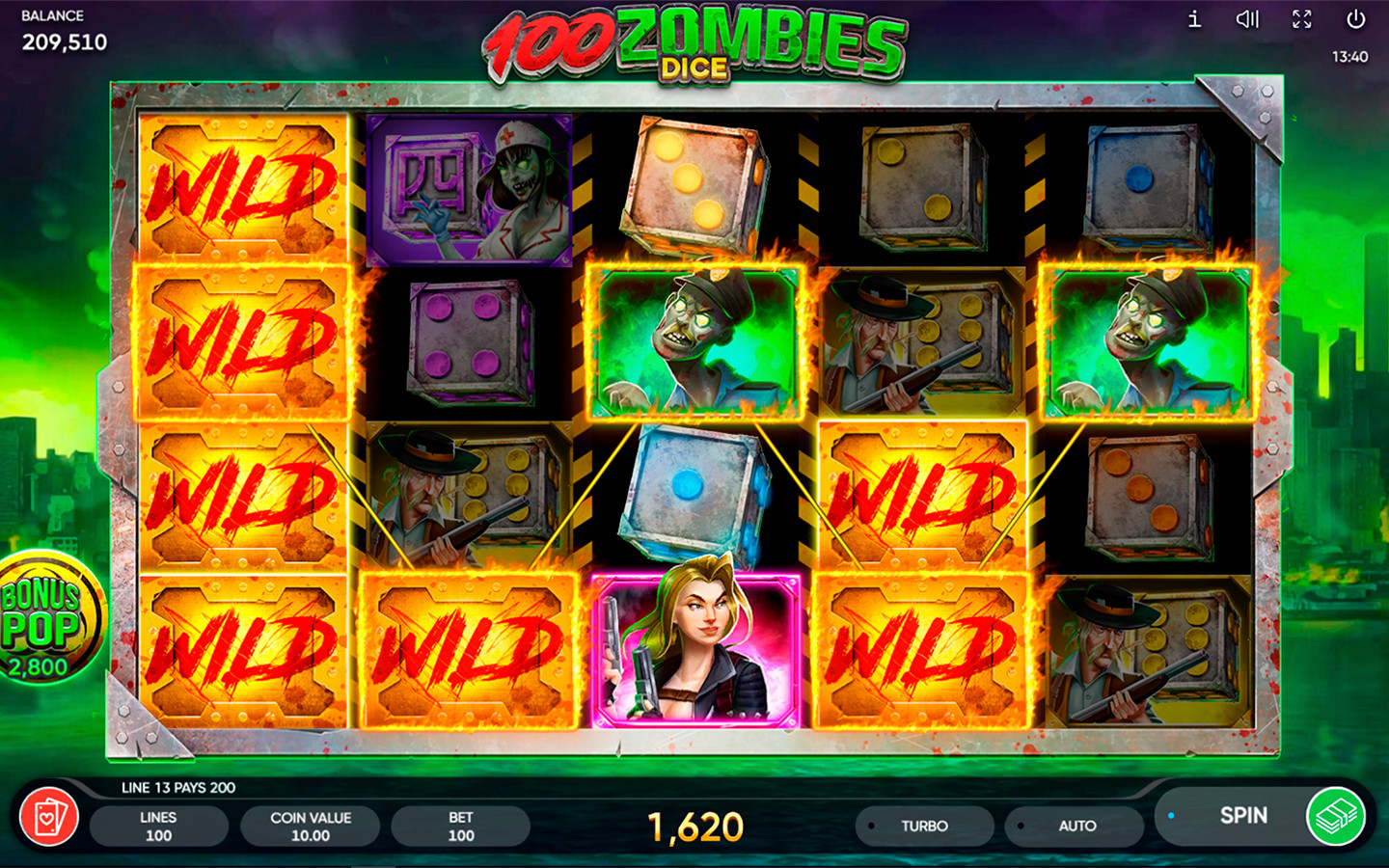Mute game audio with the speaker icon
This screenshot has height=868, width=1389.
[x=1248, y=19]
